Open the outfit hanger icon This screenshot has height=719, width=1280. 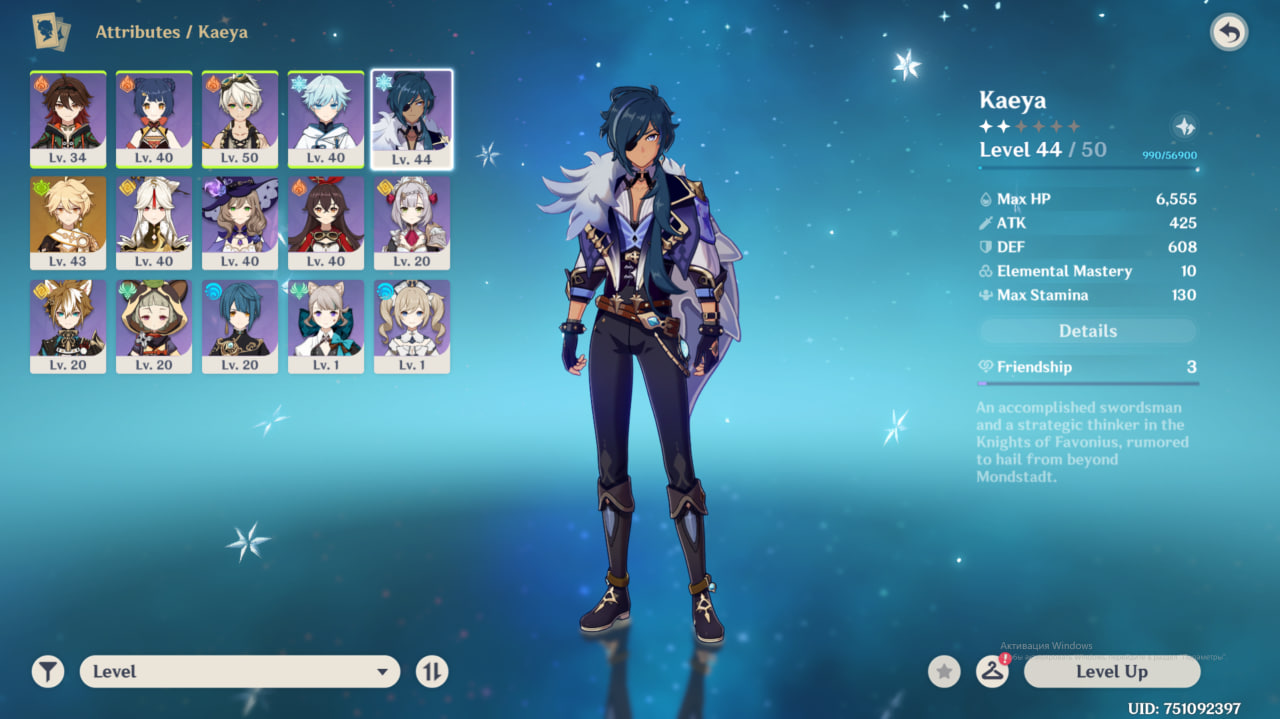992,672
